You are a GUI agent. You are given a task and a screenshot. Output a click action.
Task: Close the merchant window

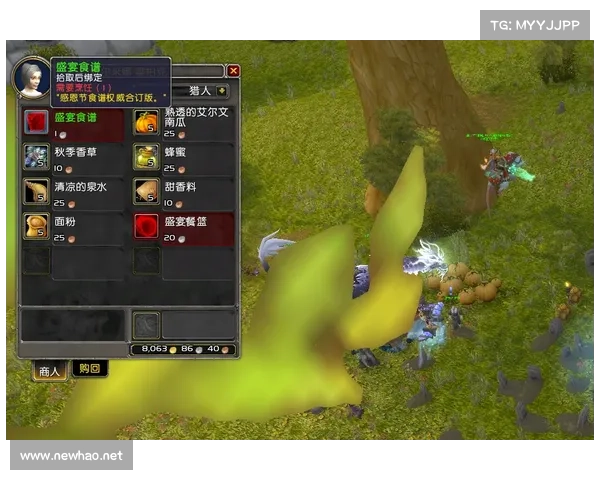click(233, 71)
